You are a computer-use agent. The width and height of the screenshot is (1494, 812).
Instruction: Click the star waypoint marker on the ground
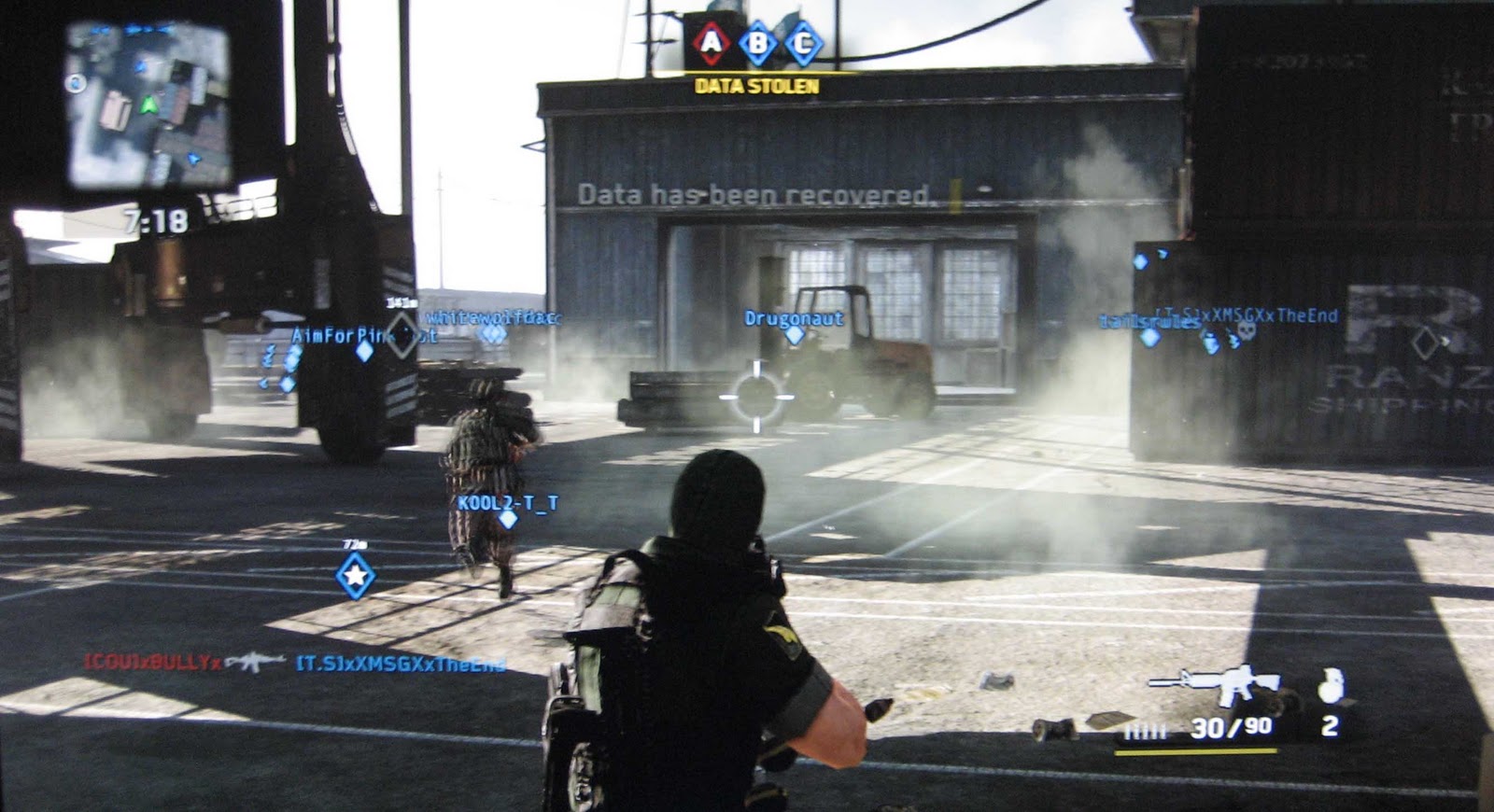point(355,574)
